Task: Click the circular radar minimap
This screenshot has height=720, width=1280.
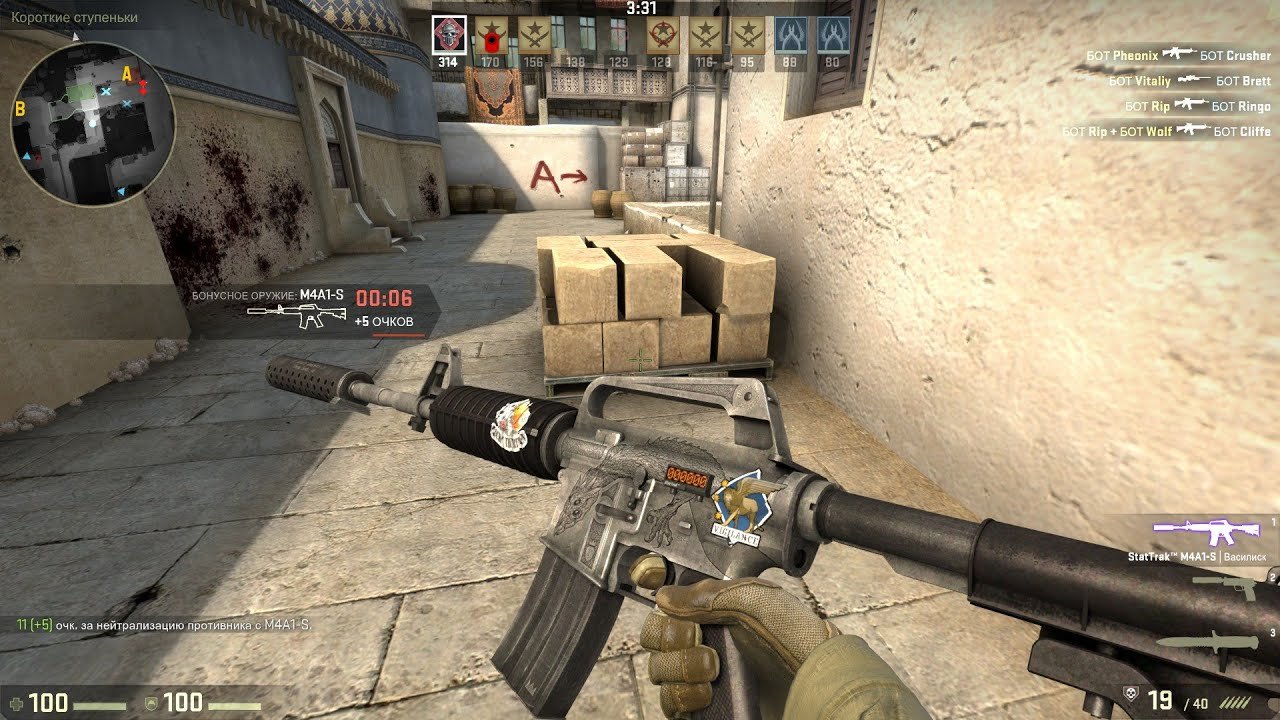Action: 93,123
